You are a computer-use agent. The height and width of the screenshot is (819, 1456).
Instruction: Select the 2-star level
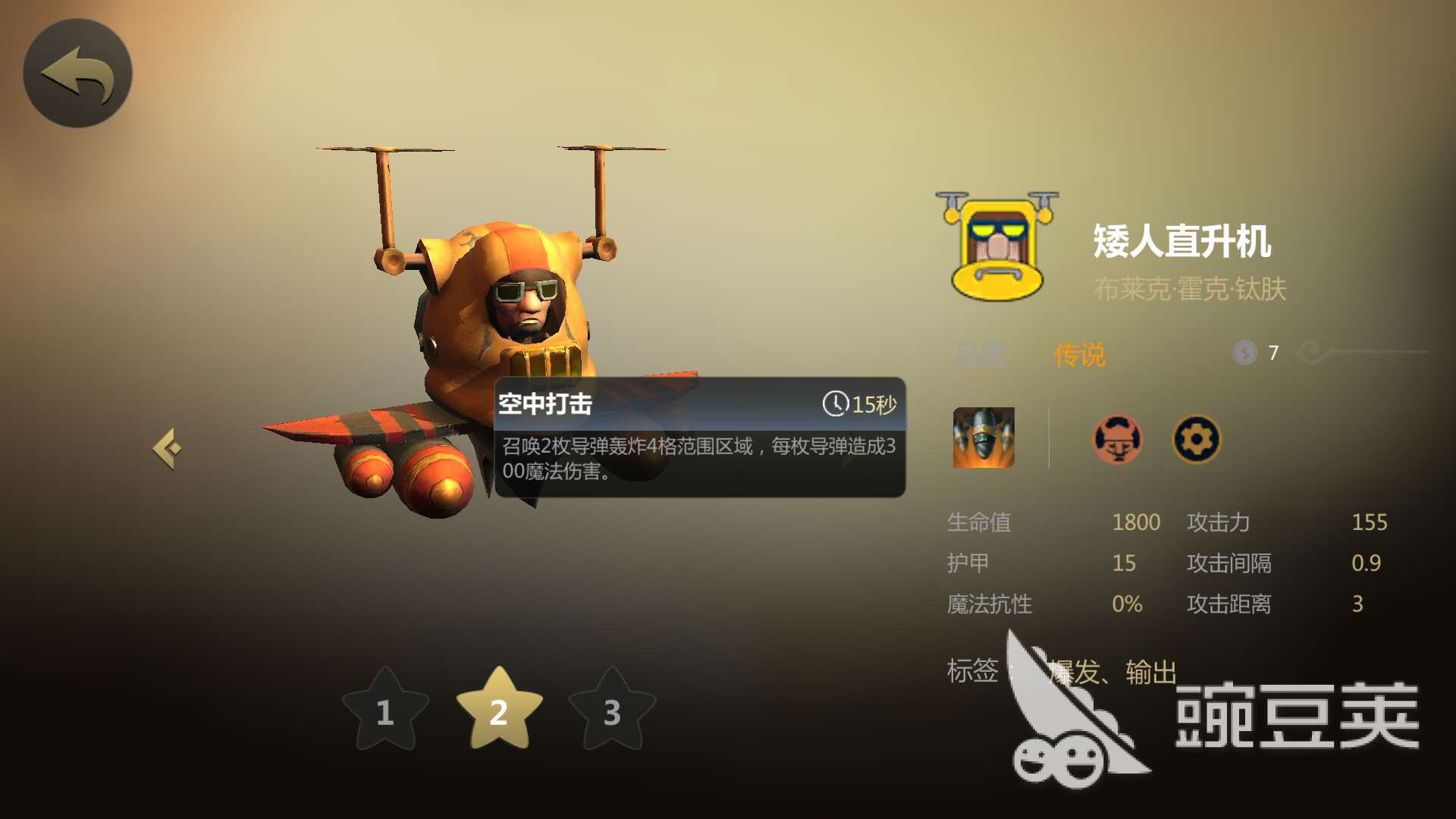click(499, 711)
